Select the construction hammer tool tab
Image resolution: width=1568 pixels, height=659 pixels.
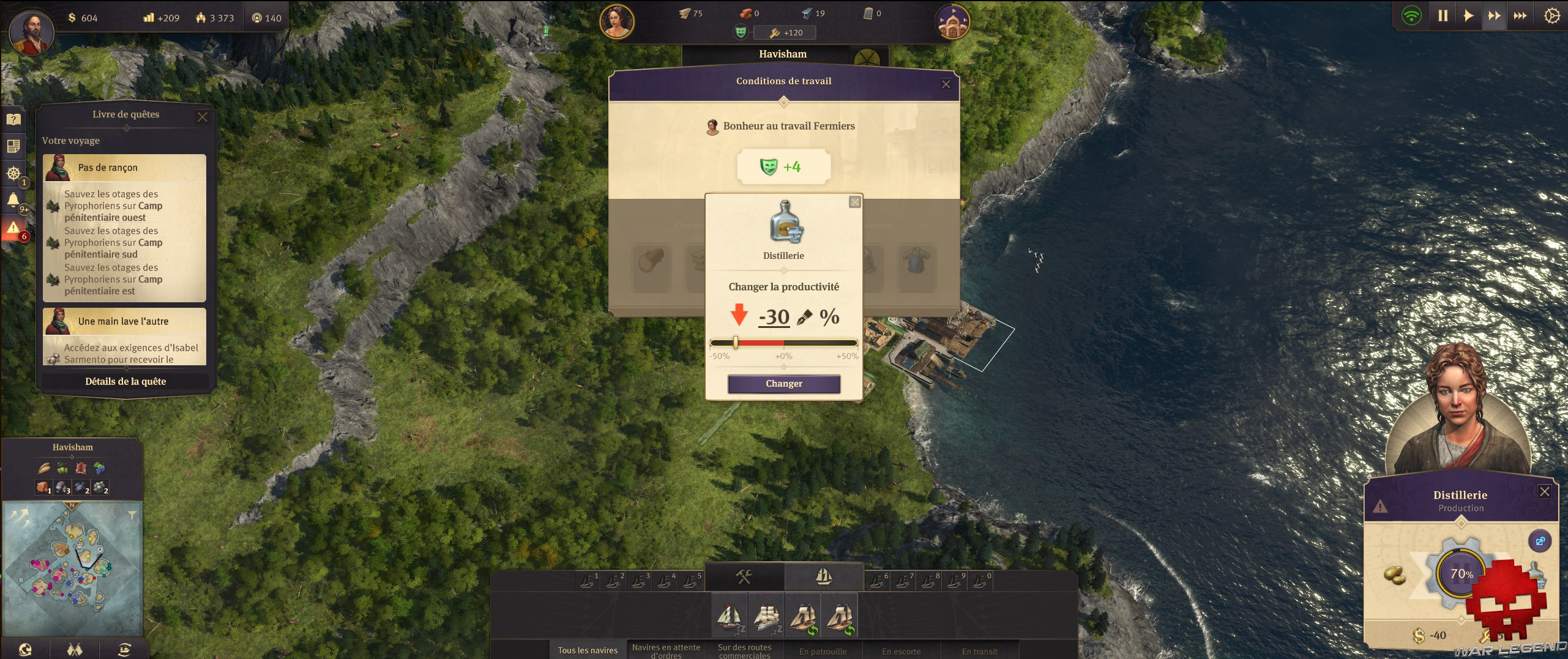pyautogui.click(x=744, y=576)
